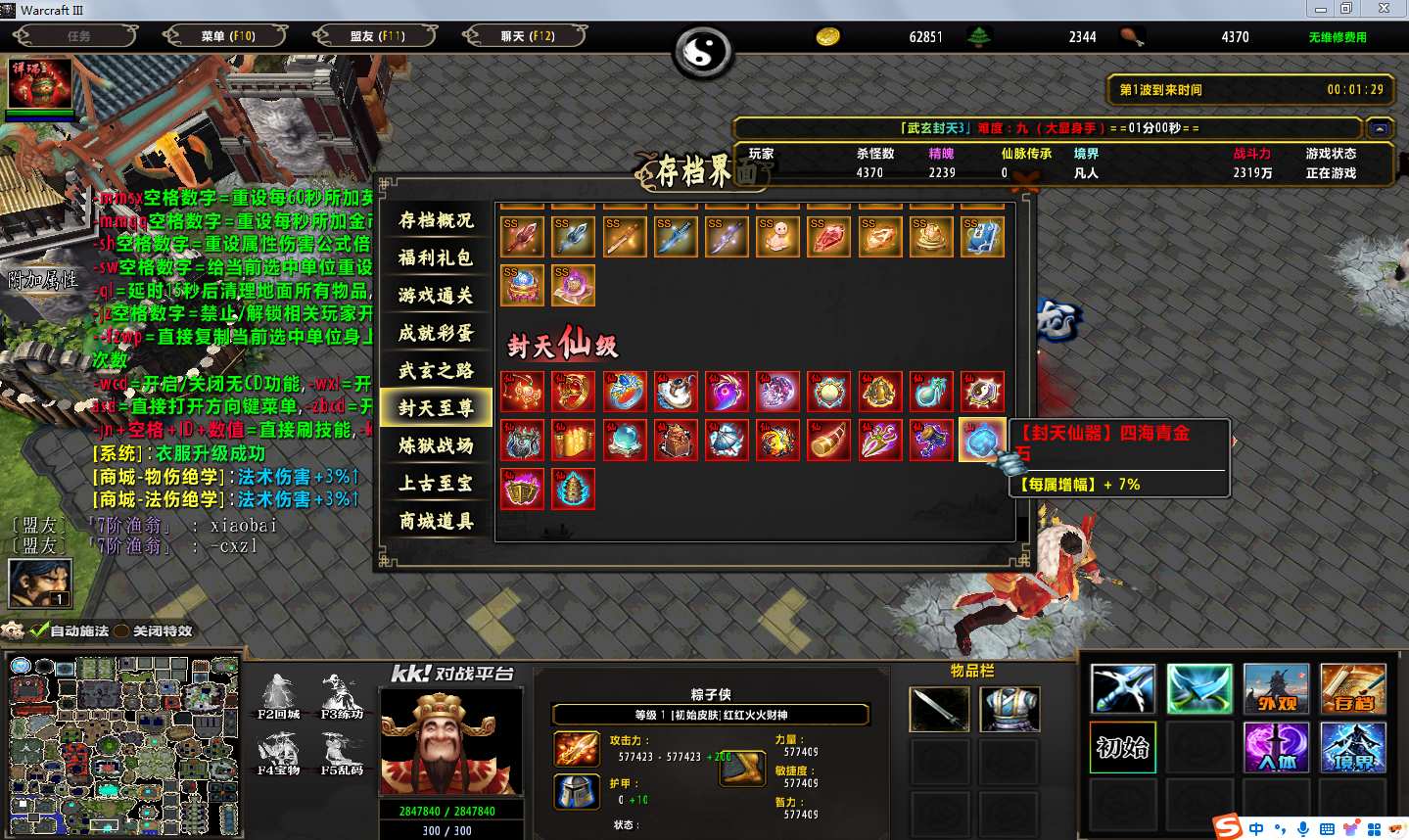
Task: Switch to the 炼狱战场 tab
Action: click(436, 445)
